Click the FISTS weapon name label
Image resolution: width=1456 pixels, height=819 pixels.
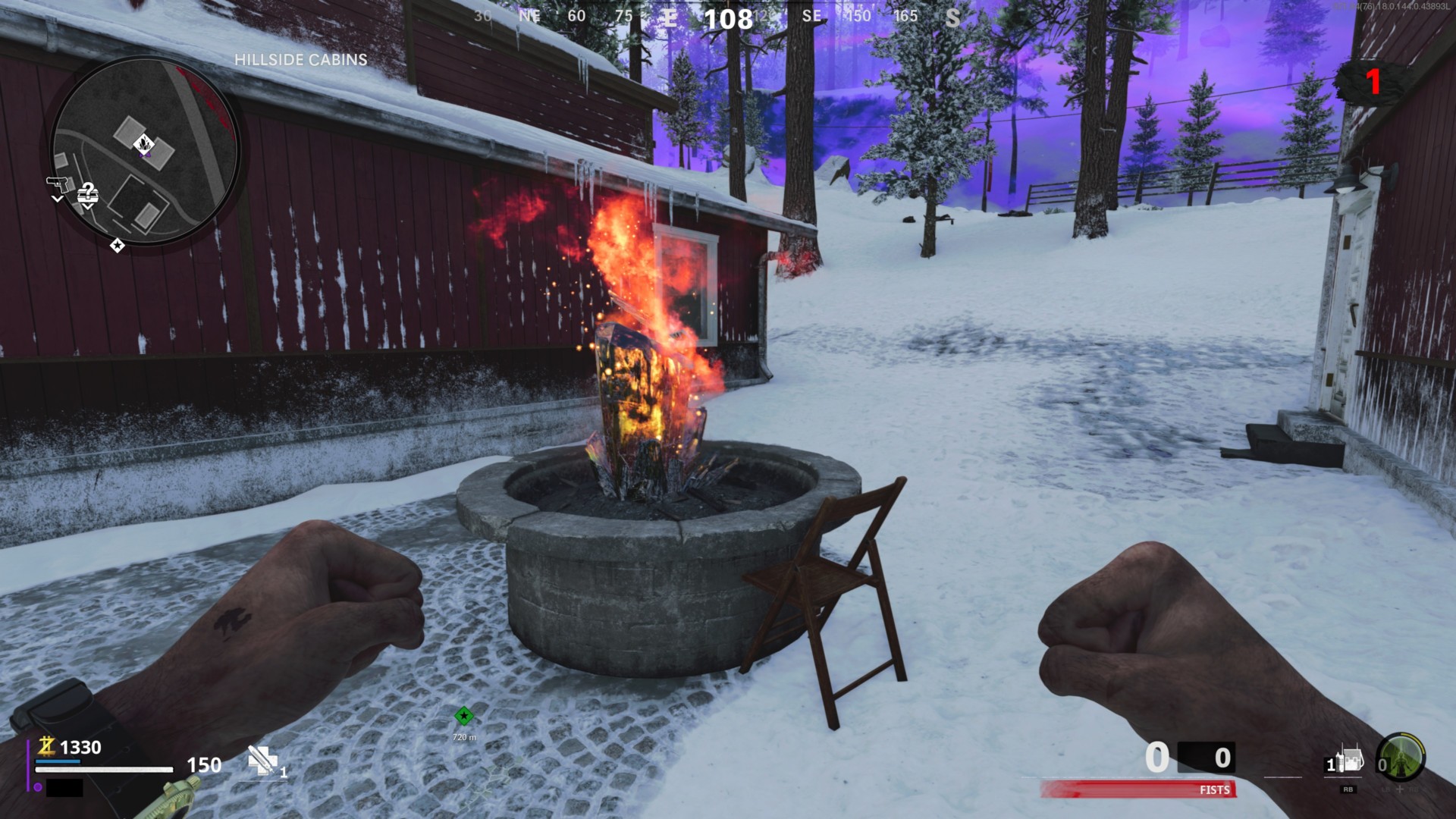[x=1215, y=790]
